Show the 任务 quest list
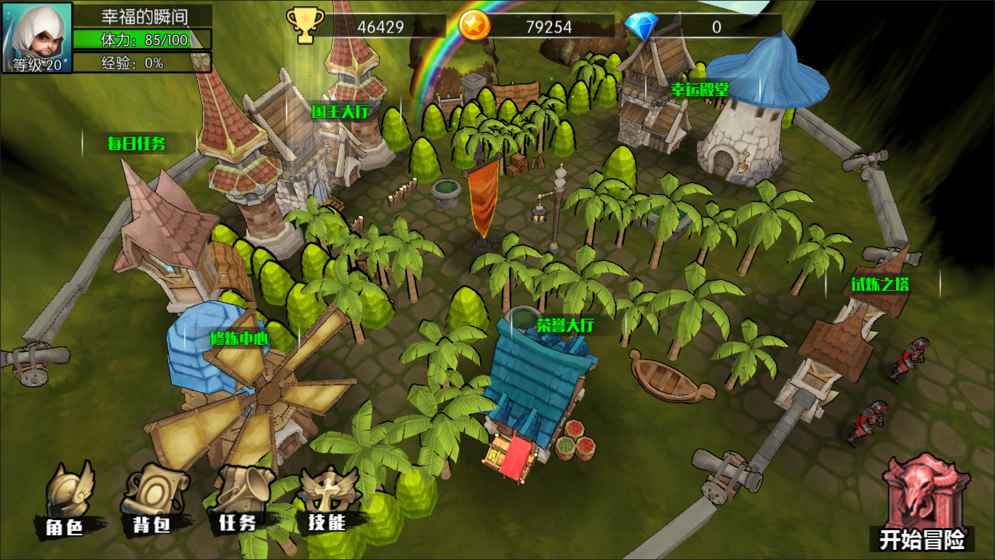This screenshot has height=560, width=995. pos(238,500)
